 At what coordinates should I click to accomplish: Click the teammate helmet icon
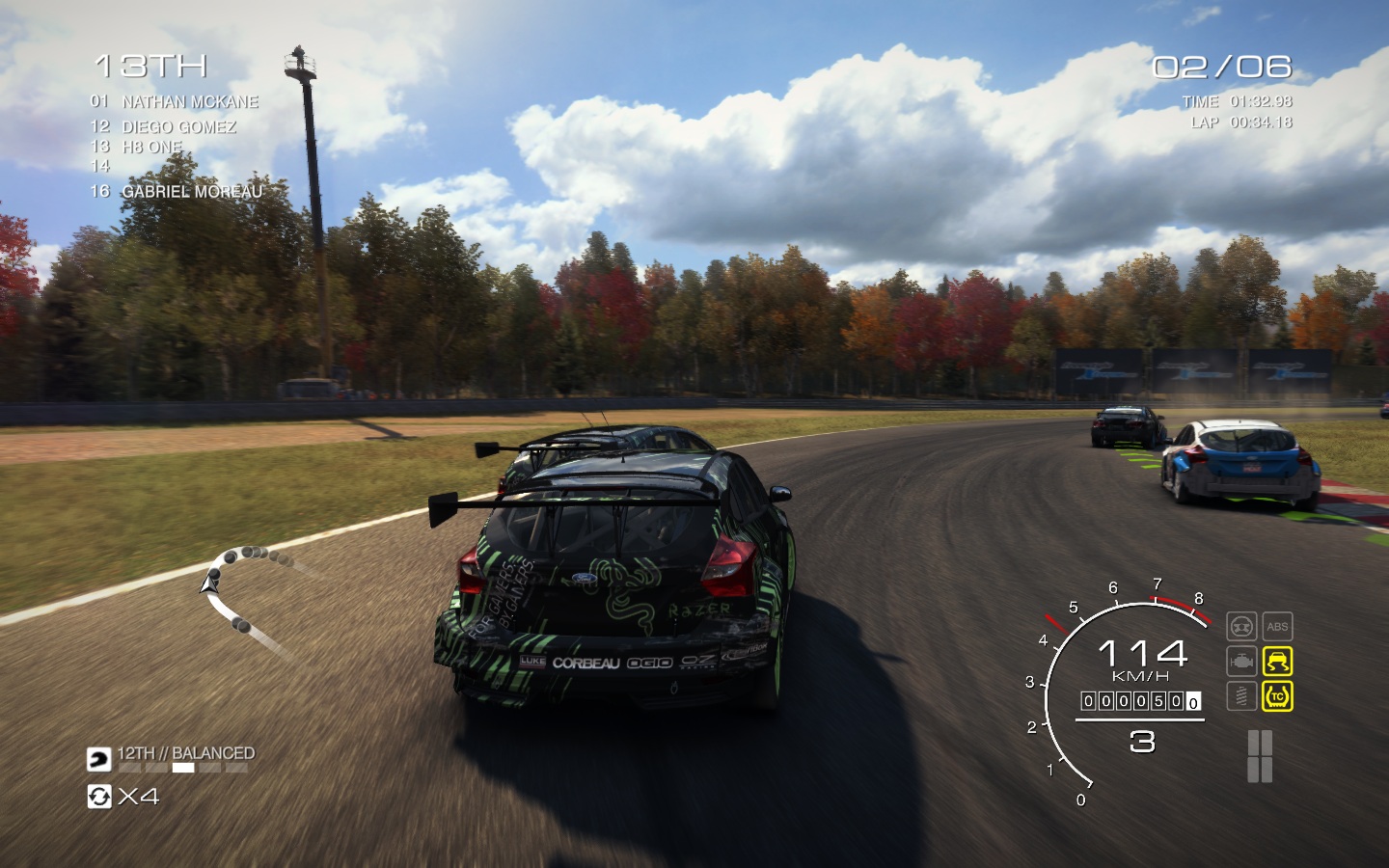point(99,760)
